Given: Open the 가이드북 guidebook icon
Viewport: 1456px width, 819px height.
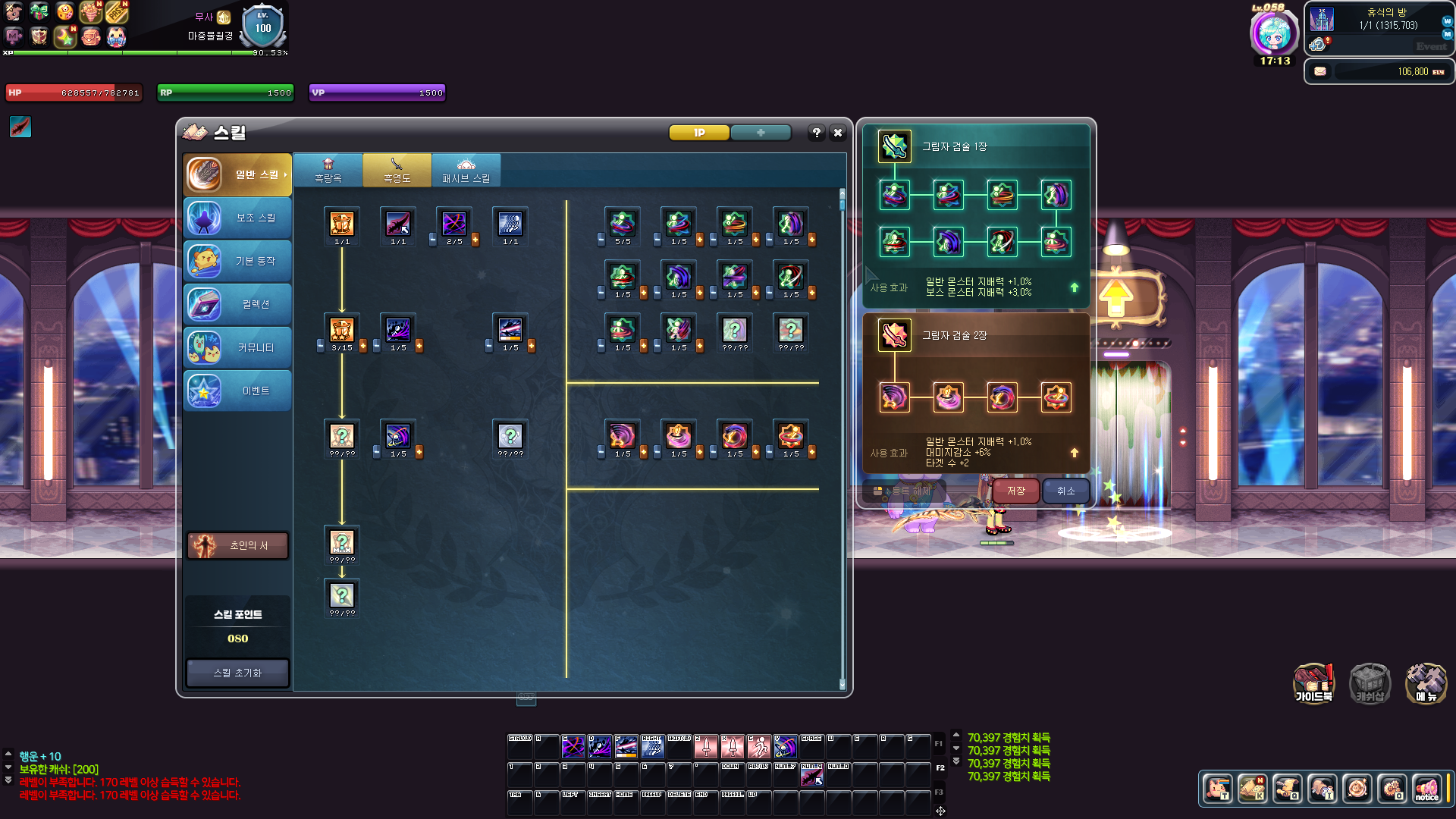Looking at the screenshot, I should (x=1313, y=682).
